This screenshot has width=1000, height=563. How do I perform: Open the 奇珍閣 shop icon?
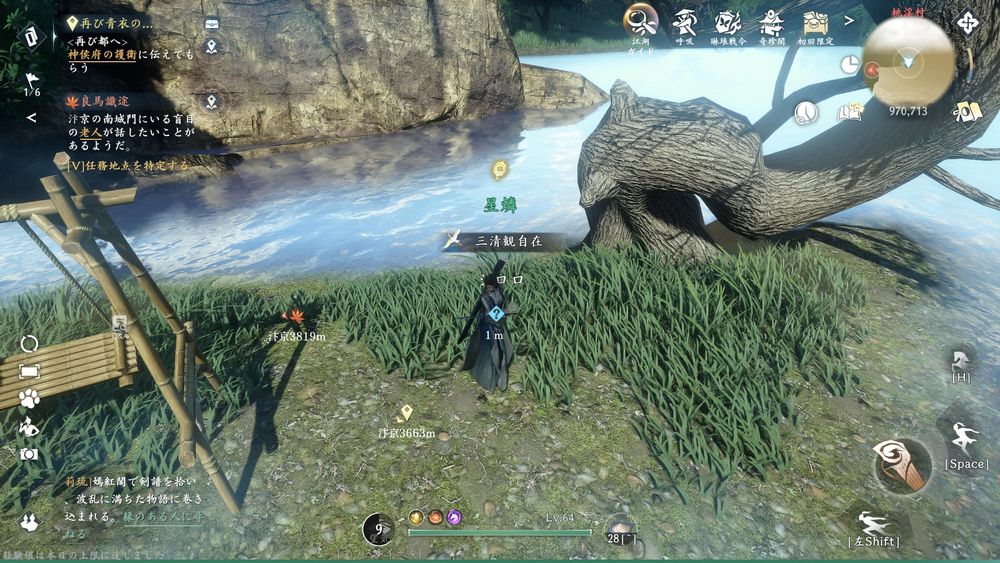pos(771,21)
